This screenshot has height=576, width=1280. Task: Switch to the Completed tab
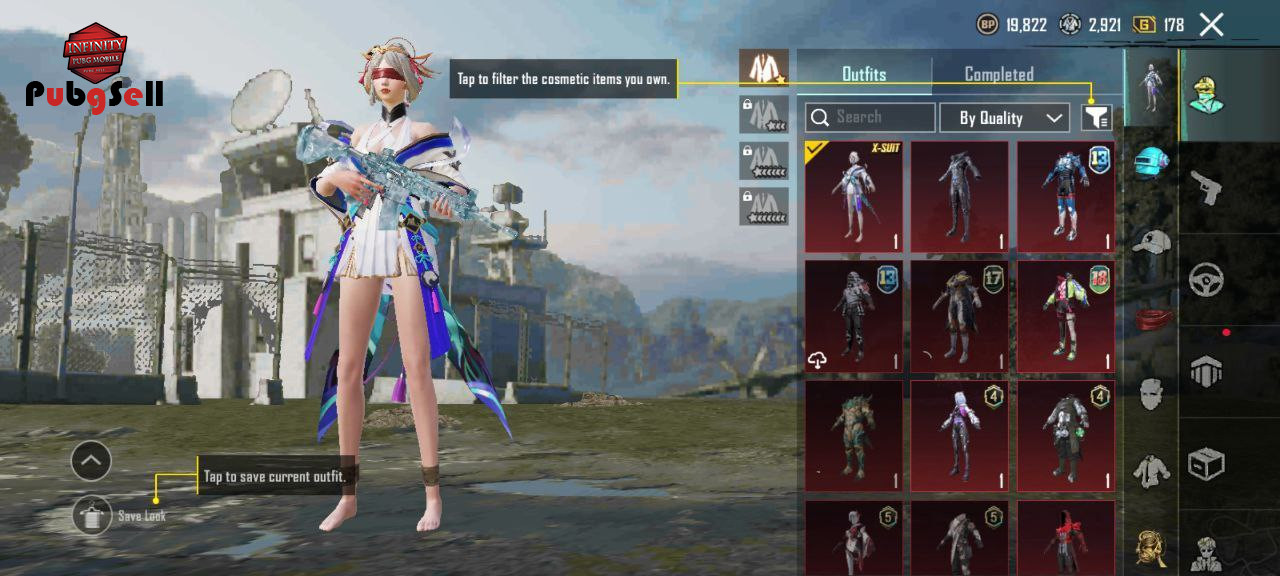(998, 74)
